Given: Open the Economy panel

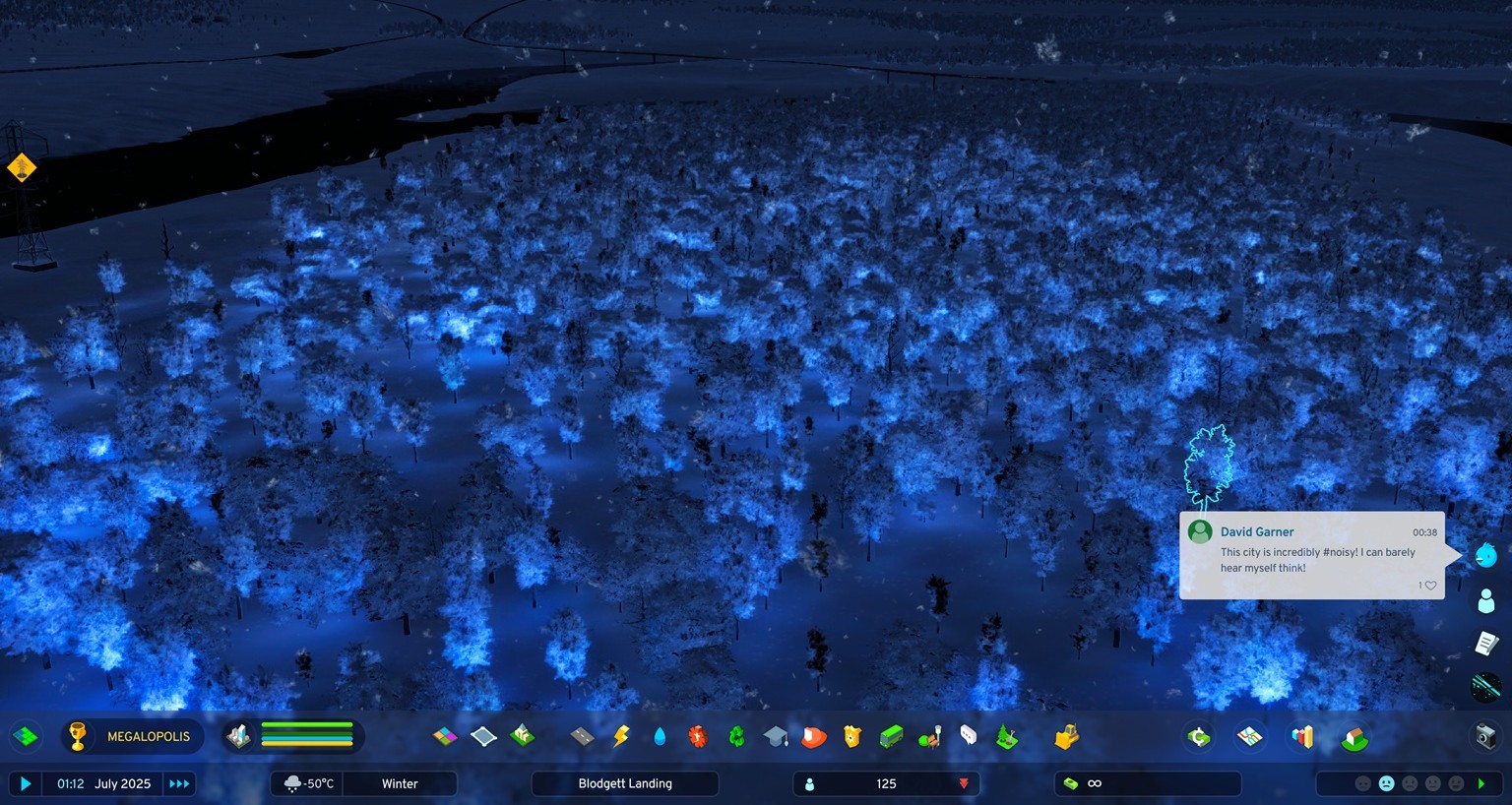Looking at the screenshot, I should click(x=1198, y=736).
